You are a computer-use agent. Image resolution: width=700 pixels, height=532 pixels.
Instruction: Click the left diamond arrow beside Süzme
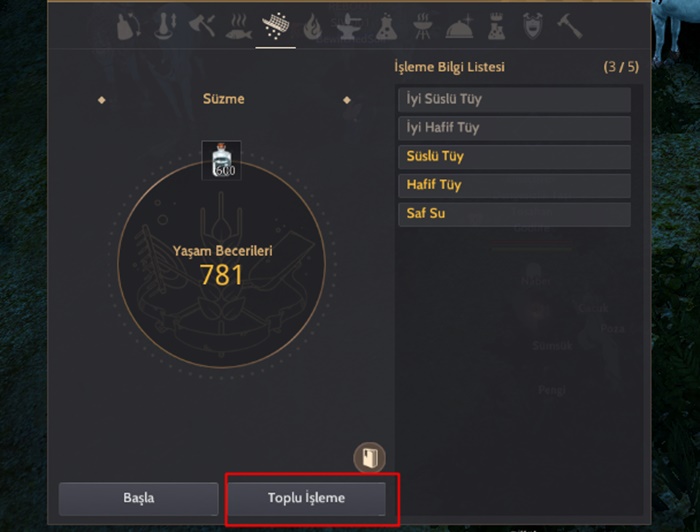102,100
